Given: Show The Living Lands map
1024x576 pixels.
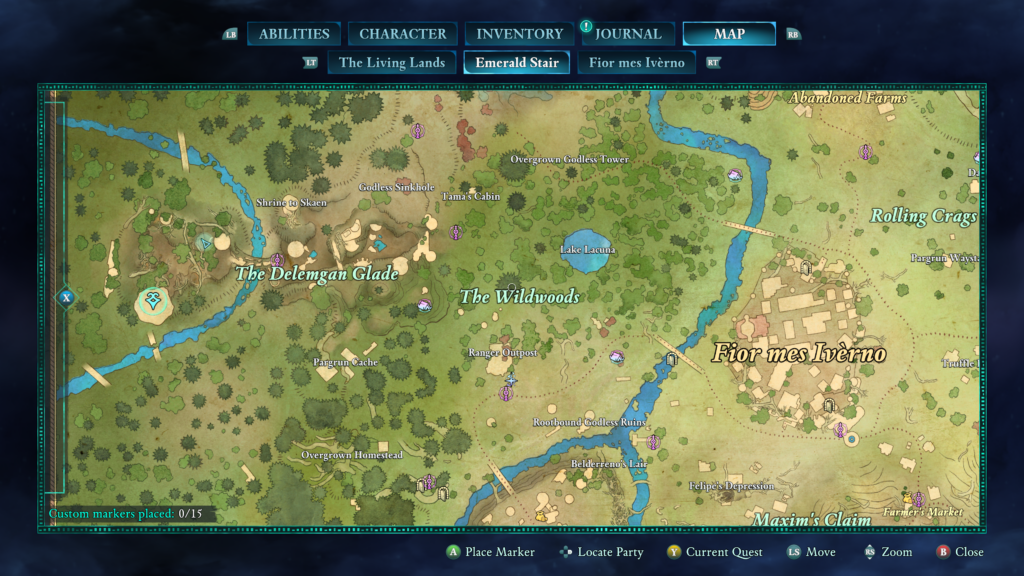Looking at the screenshot, I should tap(392, 63).
